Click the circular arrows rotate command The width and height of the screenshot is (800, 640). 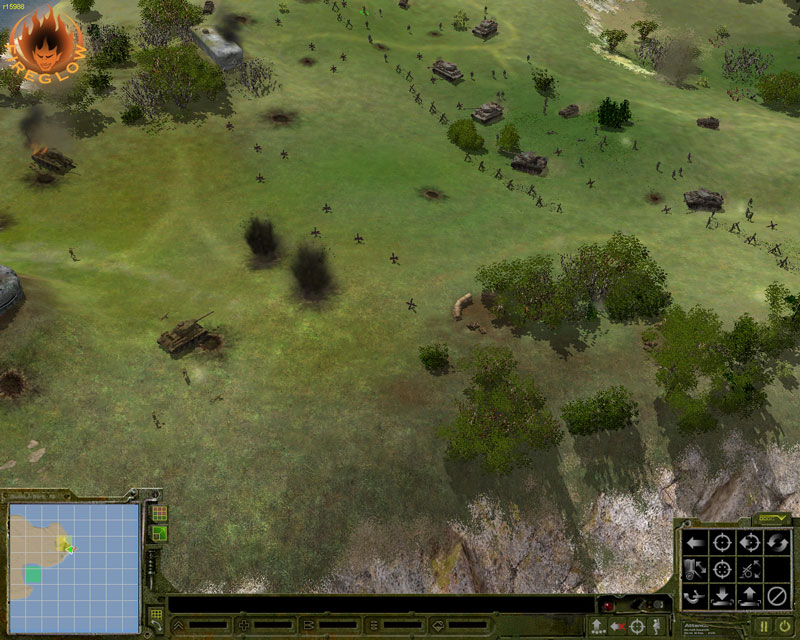[x=777, y=543]
